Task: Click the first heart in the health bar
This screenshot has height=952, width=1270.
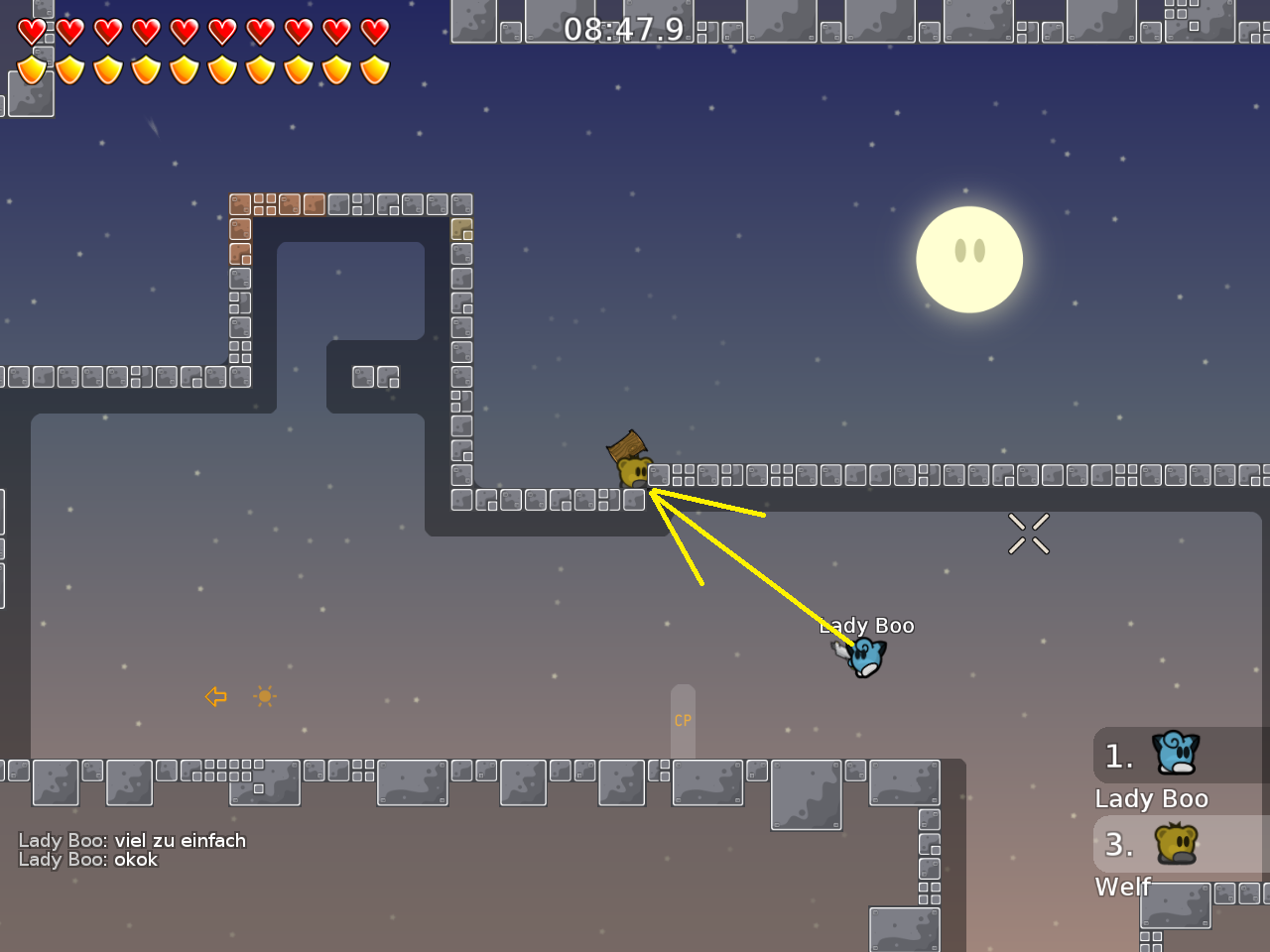Action: click(31, 31)
